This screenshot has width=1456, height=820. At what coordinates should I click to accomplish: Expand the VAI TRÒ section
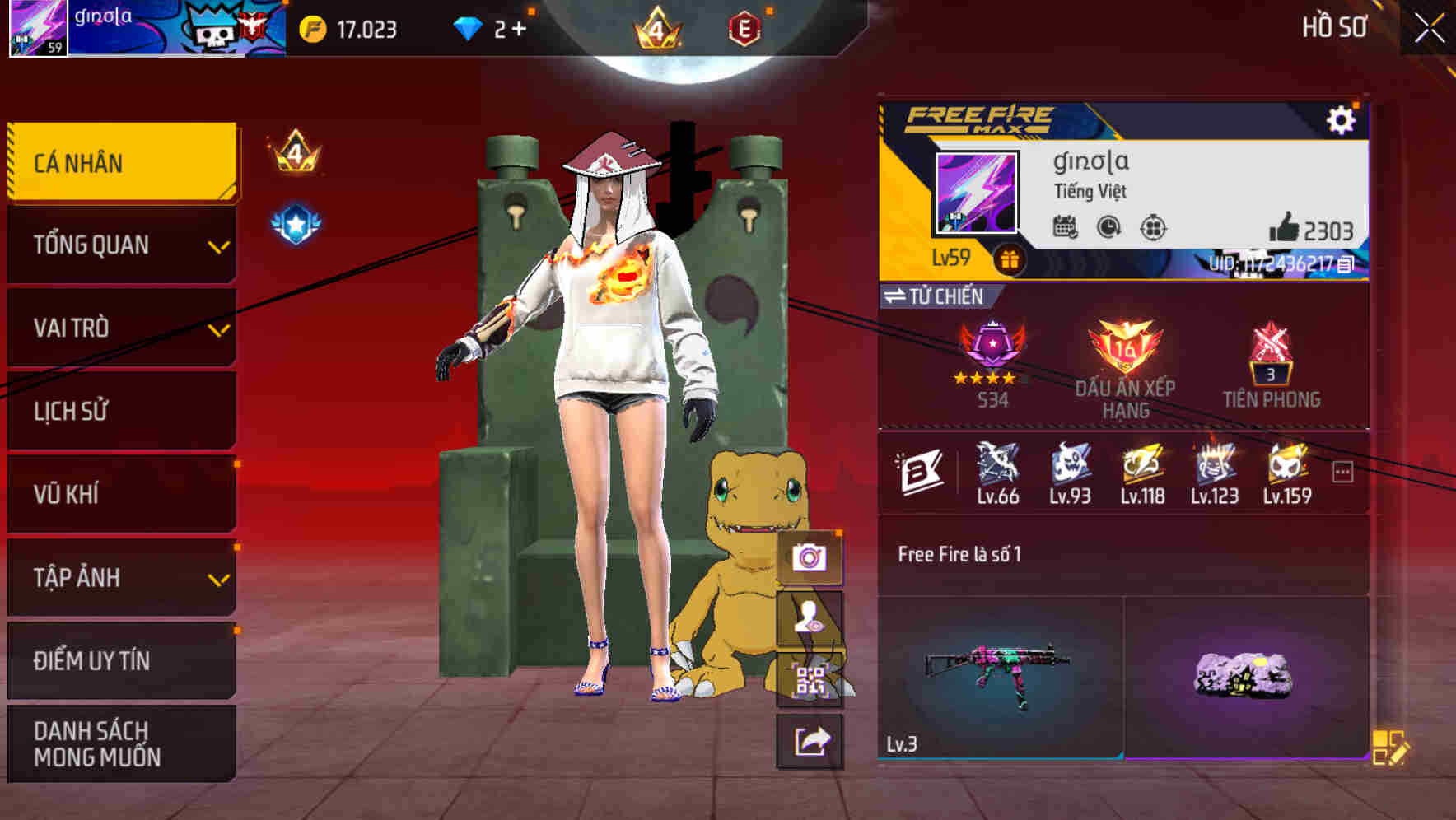120,328
